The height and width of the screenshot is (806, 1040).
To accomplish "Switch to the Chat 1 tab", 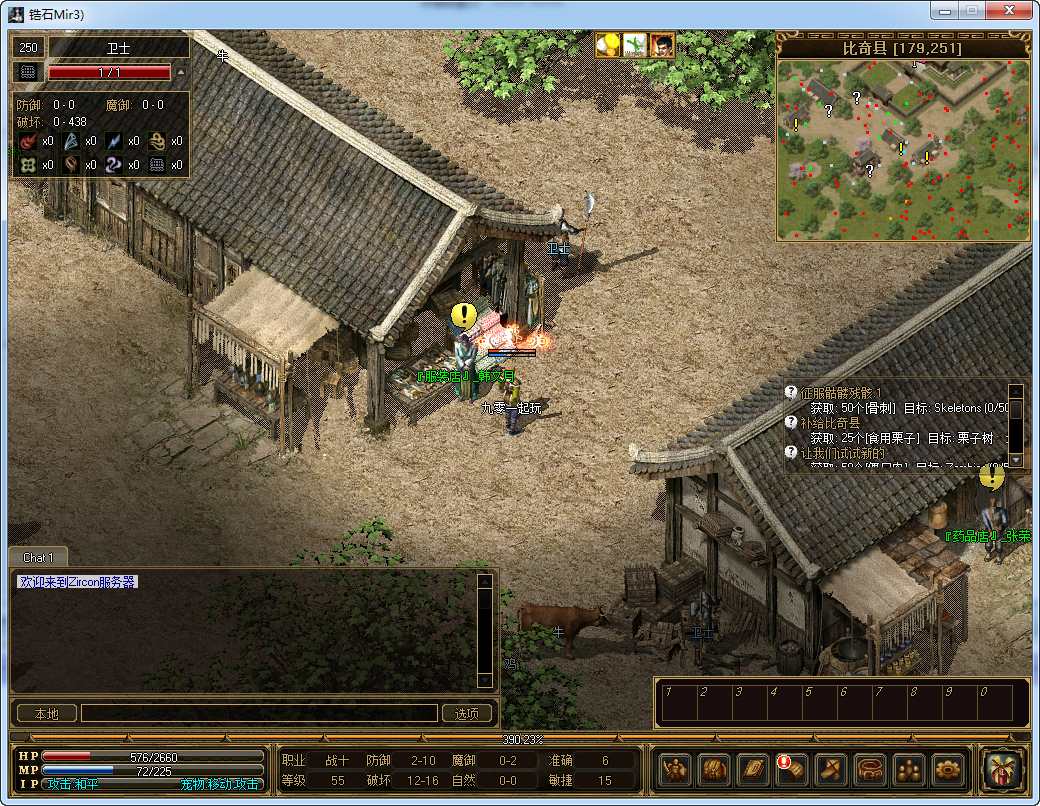I will [39, 557].
